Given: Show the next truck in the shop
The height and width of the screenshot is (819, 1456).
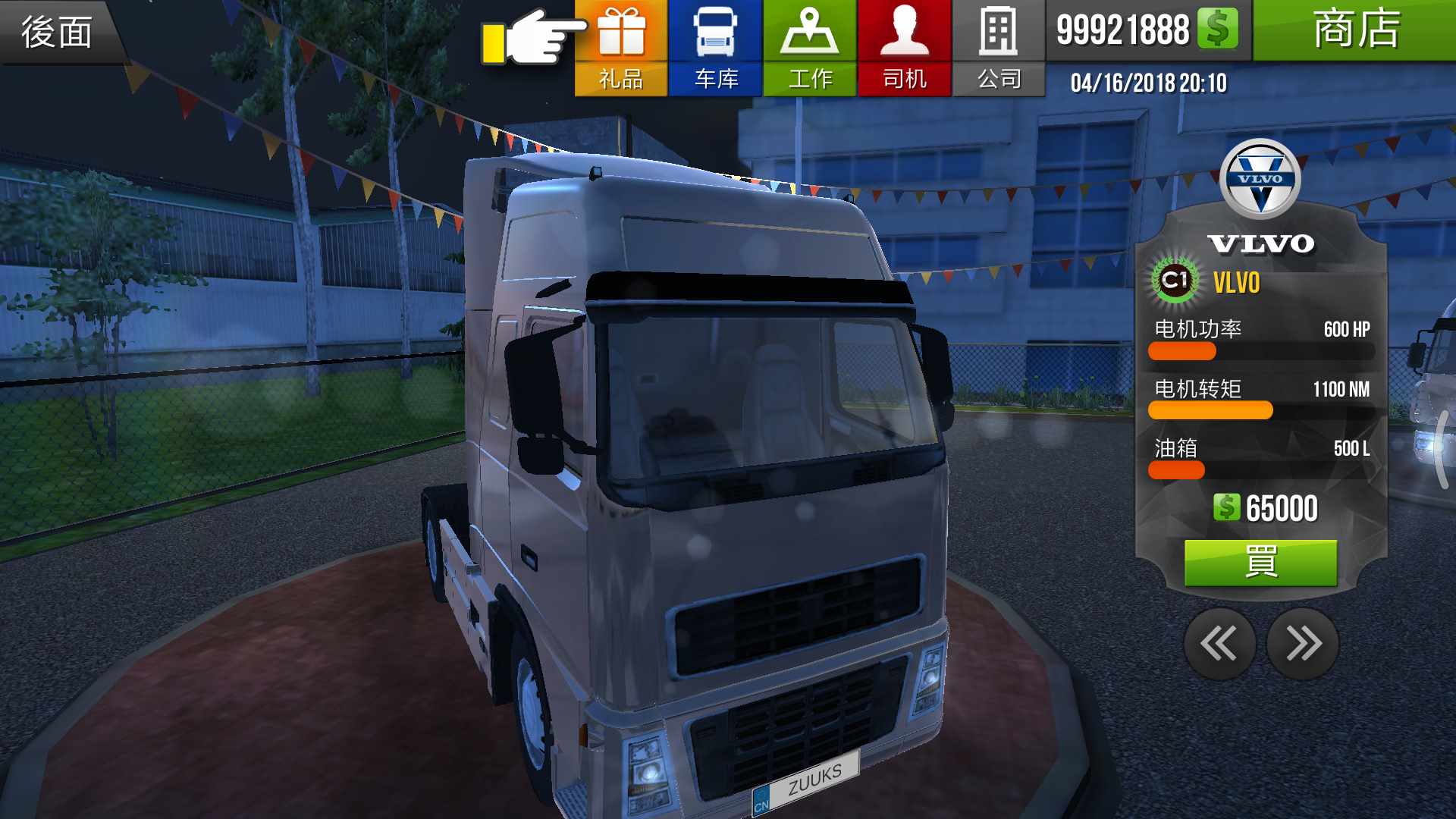Looking at the screenshot, I should point(1303,644).
